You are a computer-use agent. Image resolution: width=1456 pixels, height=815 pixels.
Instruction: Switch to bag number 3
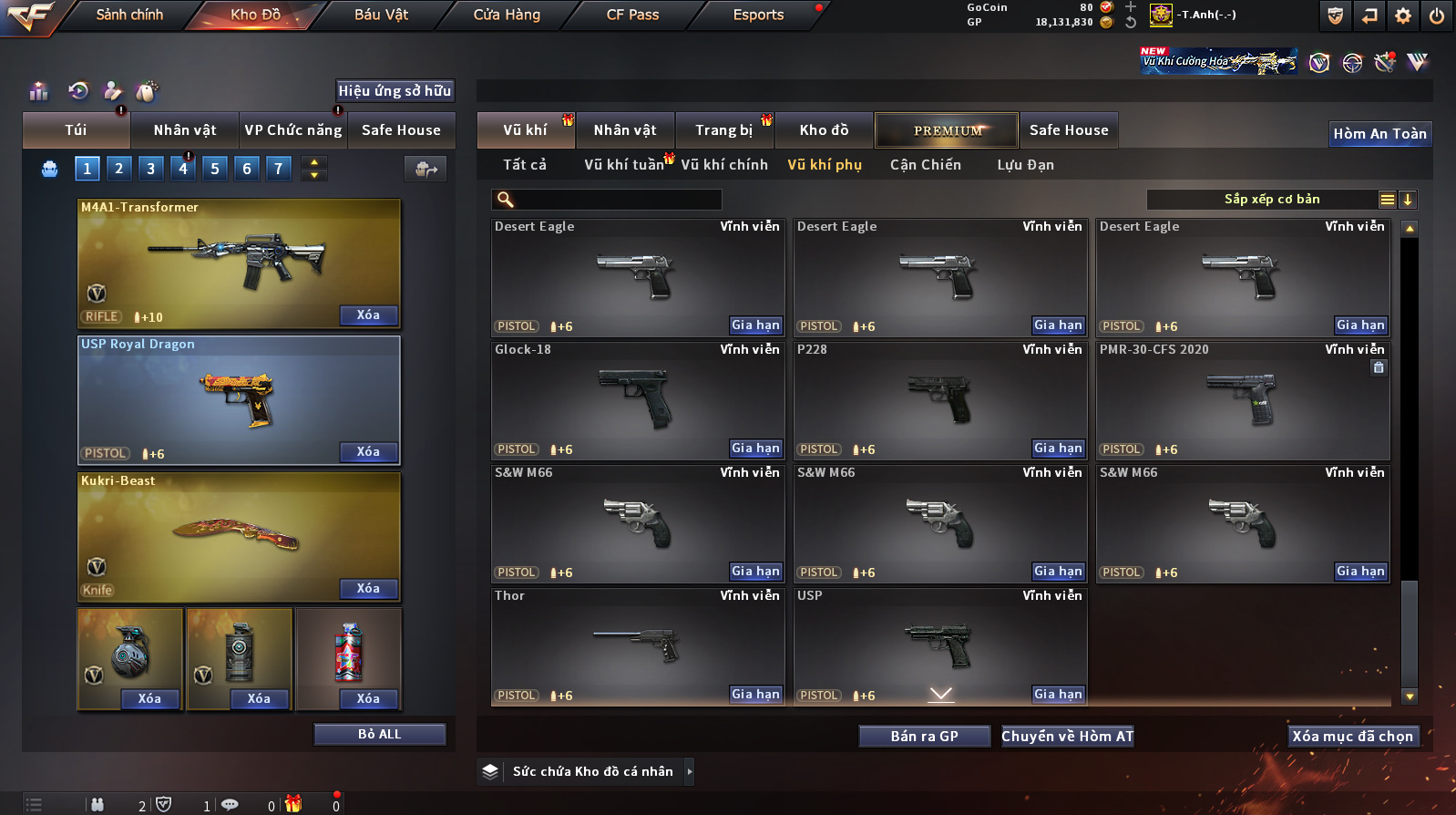pos(151,169)
